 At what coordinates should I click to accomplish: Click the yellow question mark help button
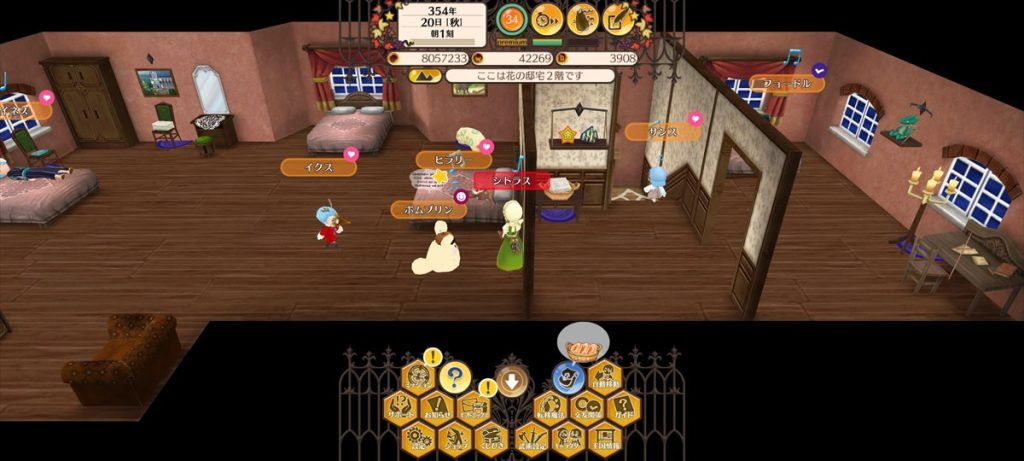tap(454, 378)
